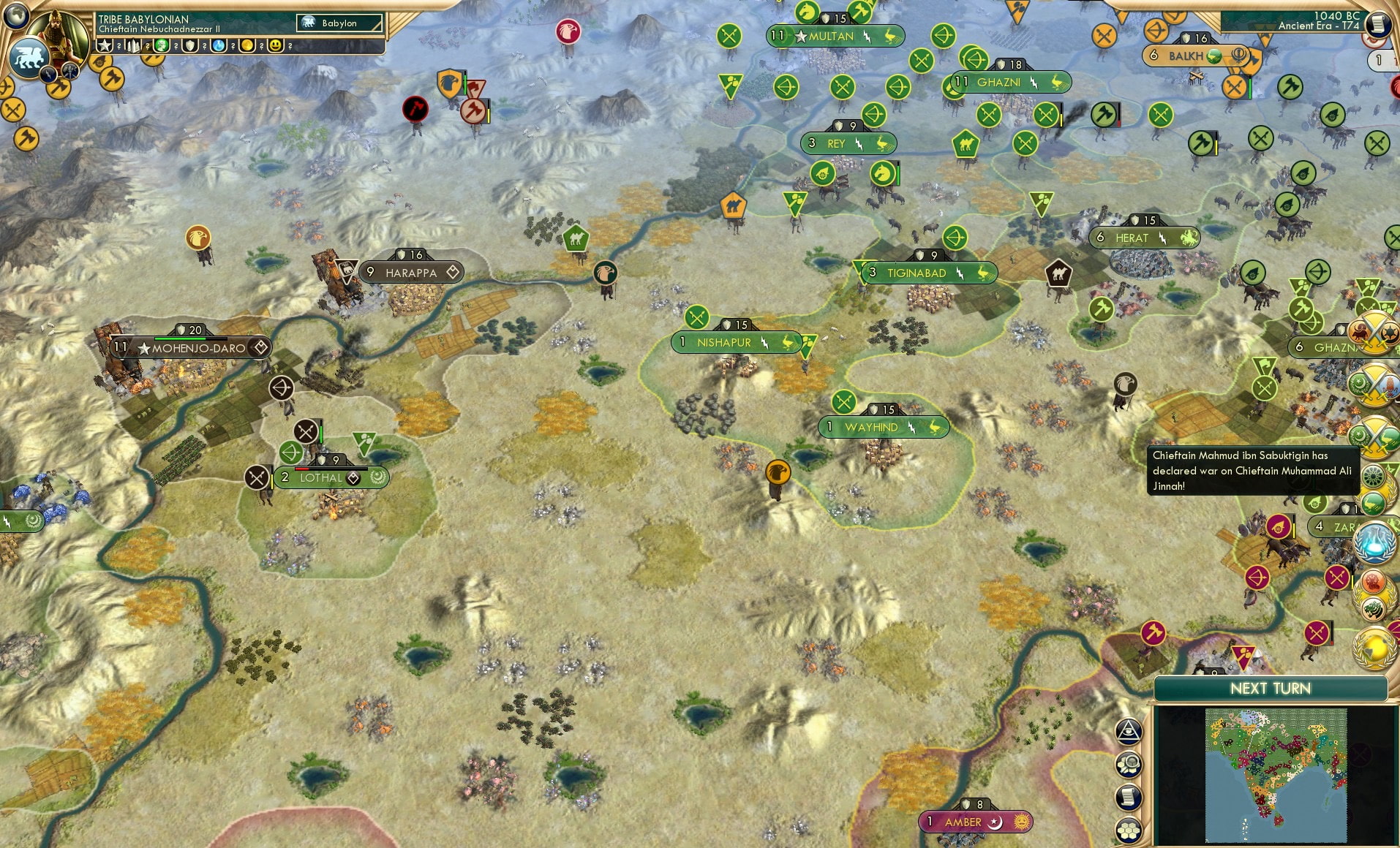
Task: Click the gold coin score icon
Action: coord(246,45)
